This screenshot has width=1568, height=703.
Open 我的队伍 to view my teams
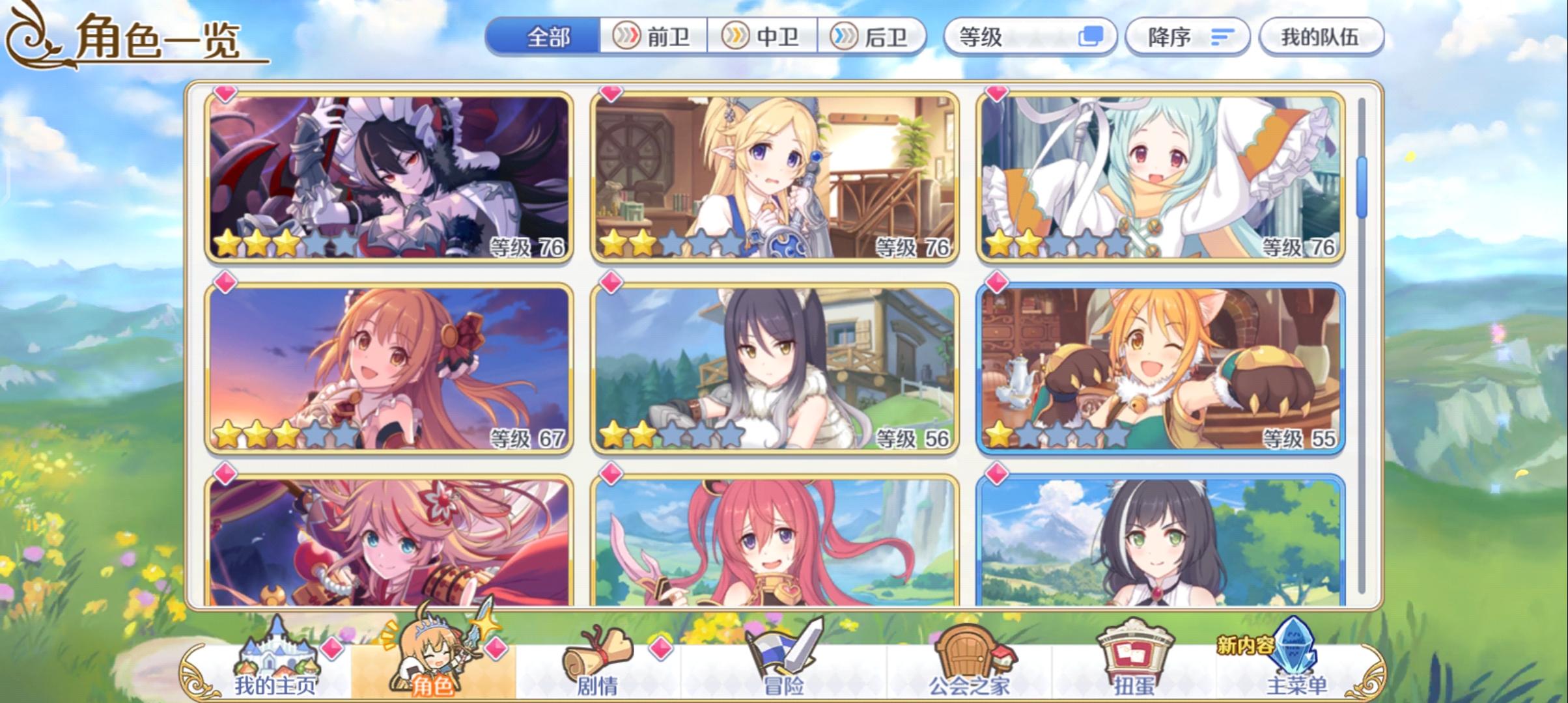point(1323,37)
